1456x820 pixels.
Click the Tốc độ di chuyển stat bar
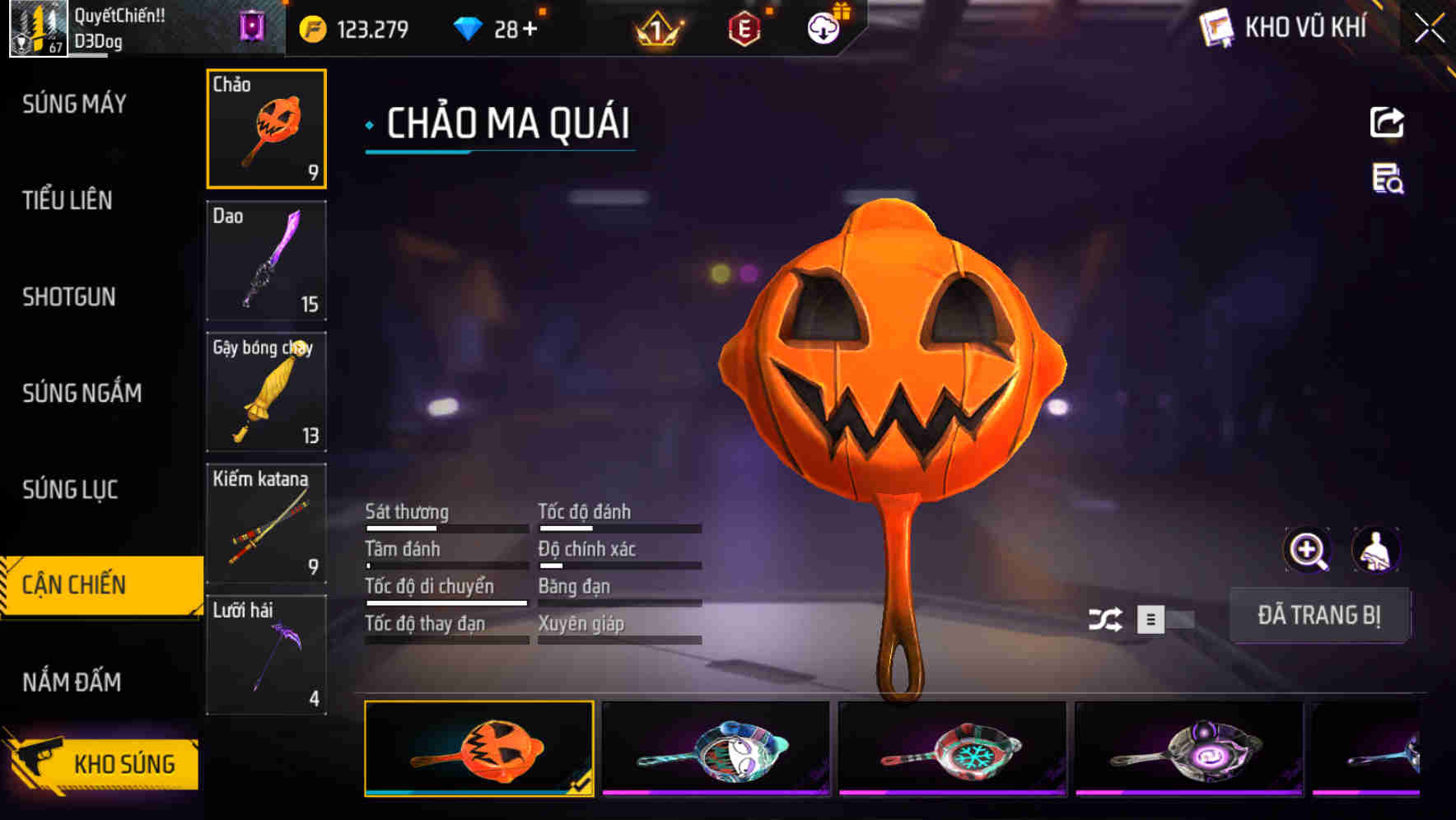pos(446,602)
